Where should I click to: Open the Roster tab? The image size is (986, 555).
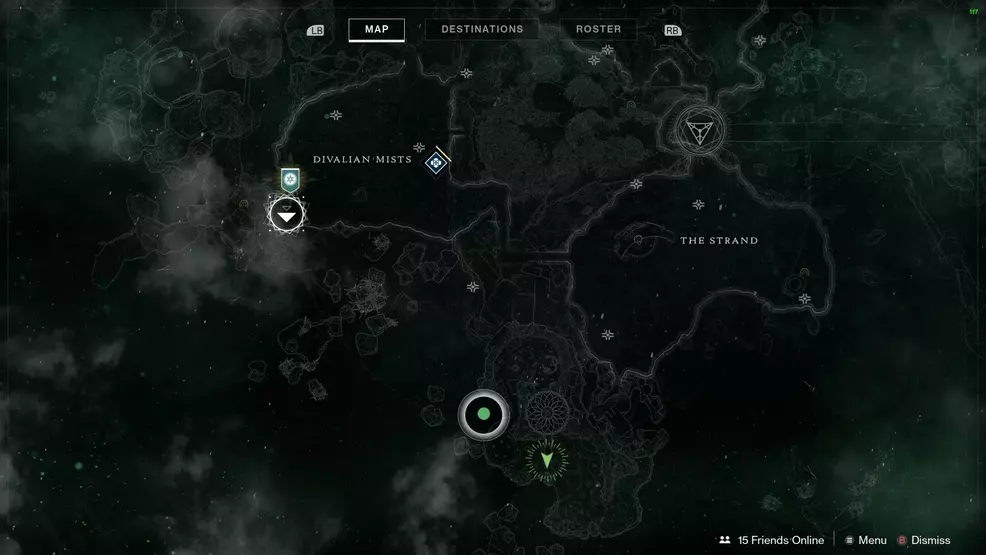[599, 29]
